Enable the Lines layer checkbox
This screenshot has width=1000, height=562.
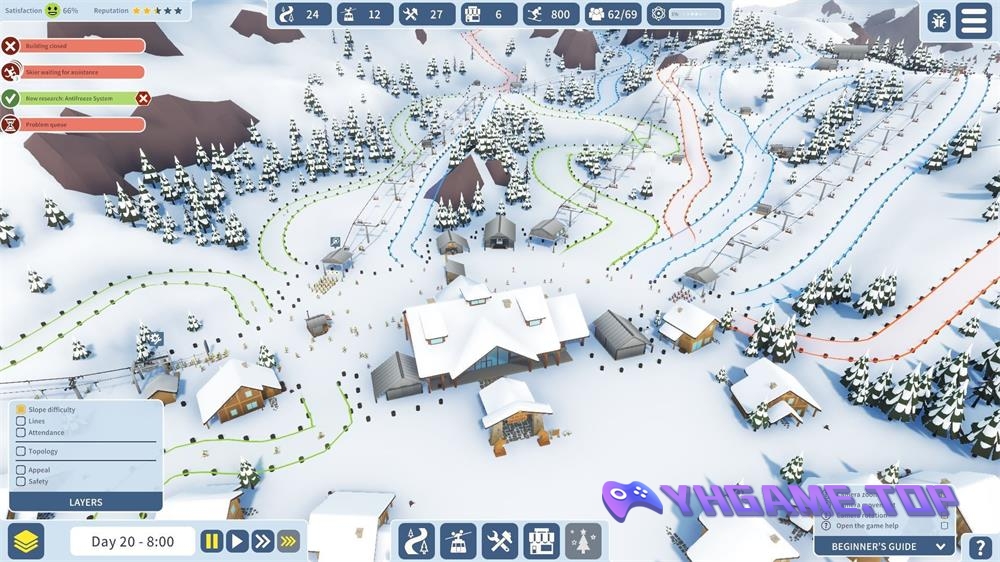pyautogui.click(x=21, y=421)
